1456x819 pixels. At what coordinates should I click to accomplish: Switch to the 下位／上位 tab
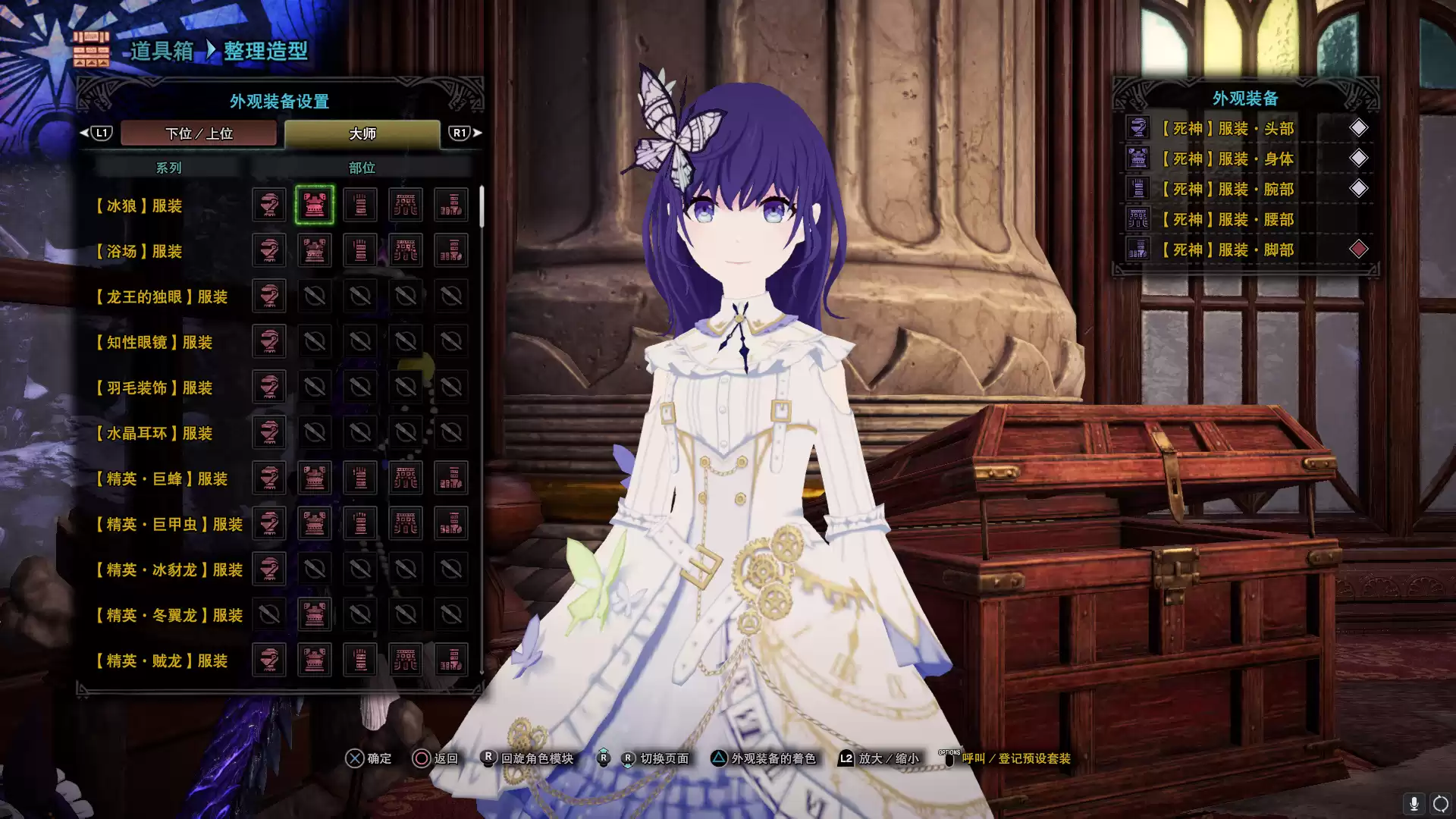[x=199, y=133]
